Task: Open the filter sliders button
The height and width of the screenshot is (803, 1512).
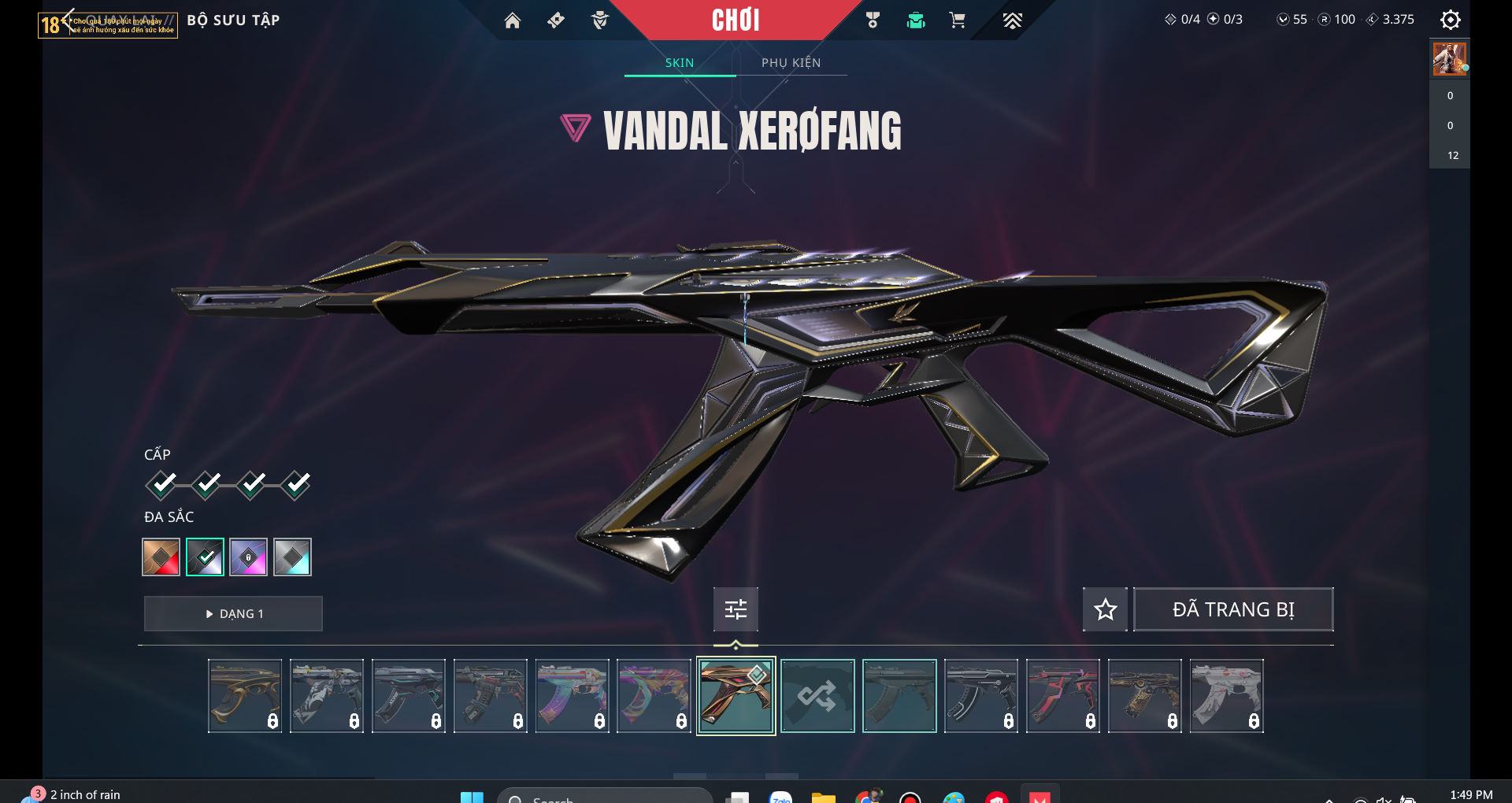Action: (x=736, y=609)
